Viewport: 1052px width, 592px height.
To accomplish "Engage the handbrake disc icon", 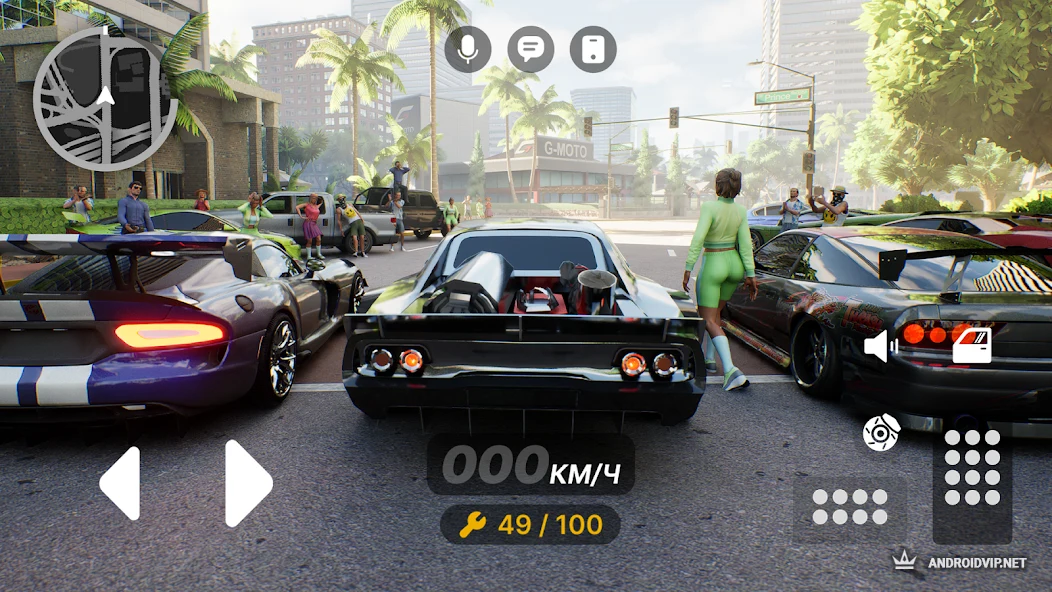I will coord(882,432).
